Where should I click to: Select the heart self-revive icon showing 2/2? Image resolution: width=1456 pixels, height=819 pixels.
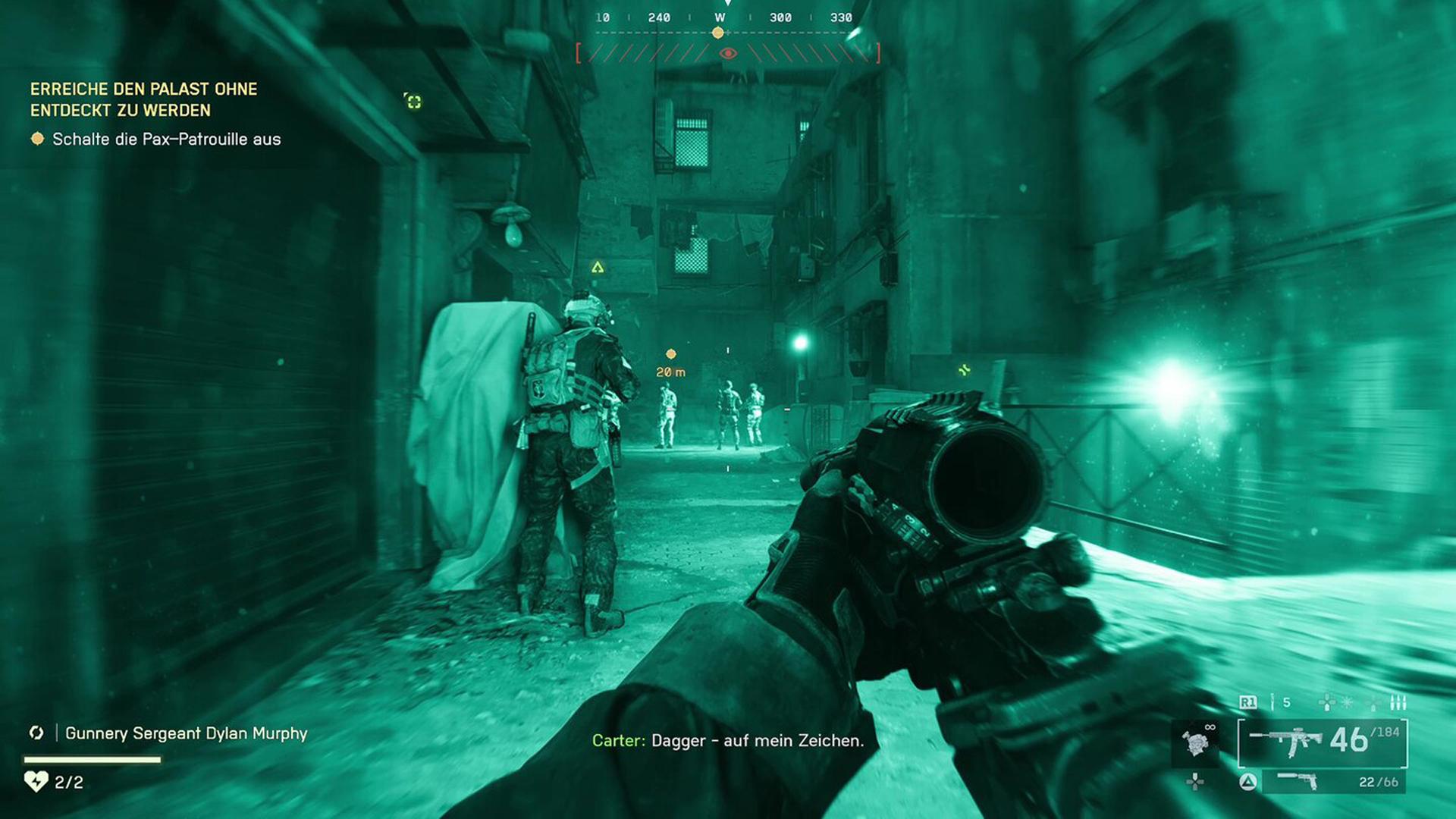tap(36, 782)
